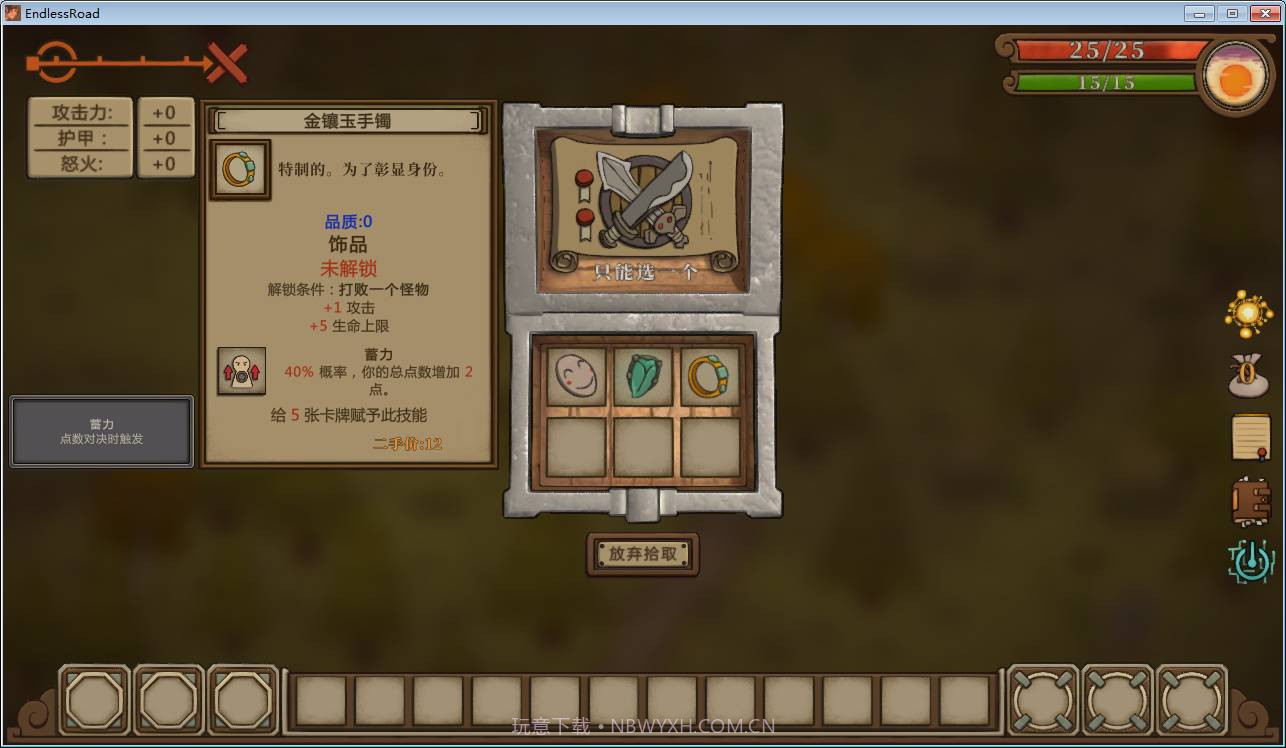Image resolution: width=1286 pixels, height=748 pixels.
Task: Click the red X on the road map
Action: [x=227, y=60]
